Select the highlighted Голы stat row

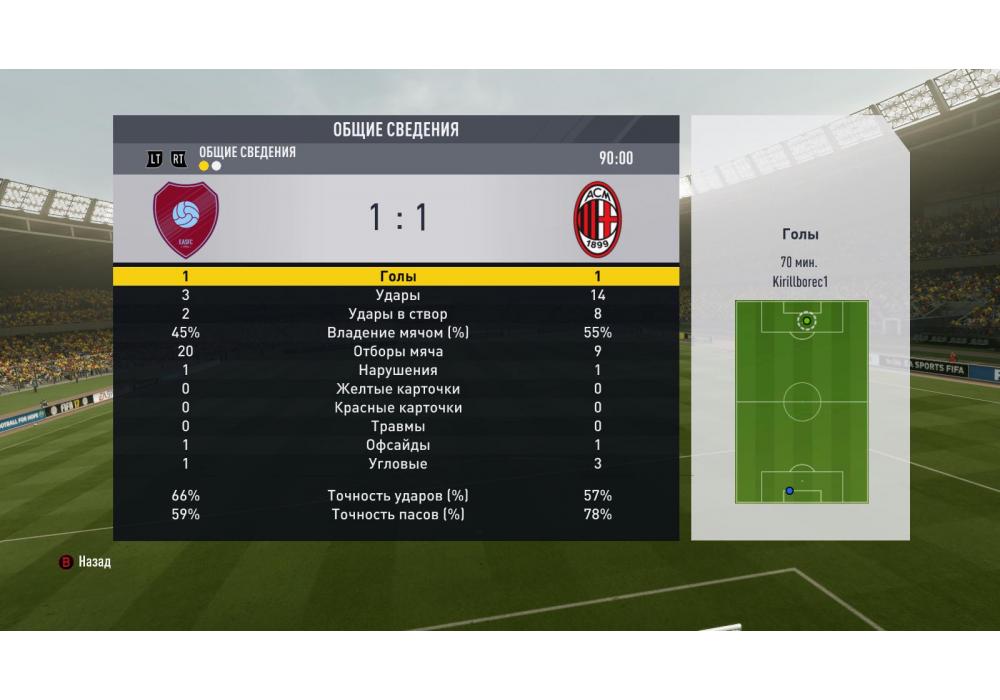(x=397, y=277)
